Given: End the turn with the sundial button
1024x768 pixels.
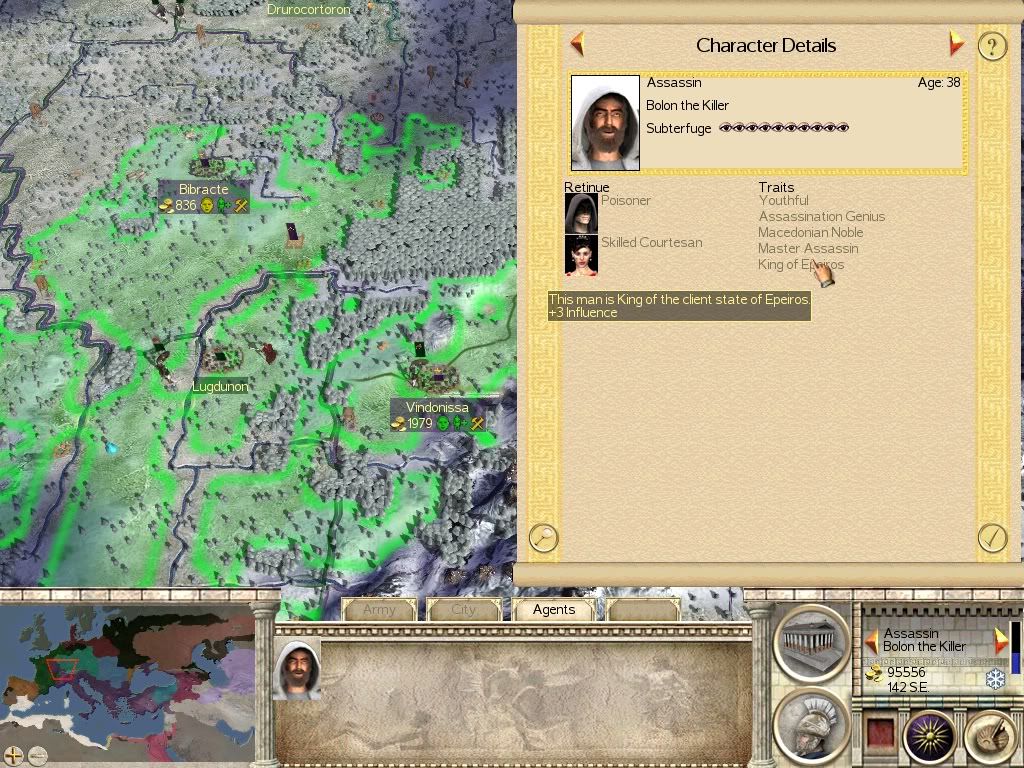Looking at the screenshot, I should (x=991, y=738).
